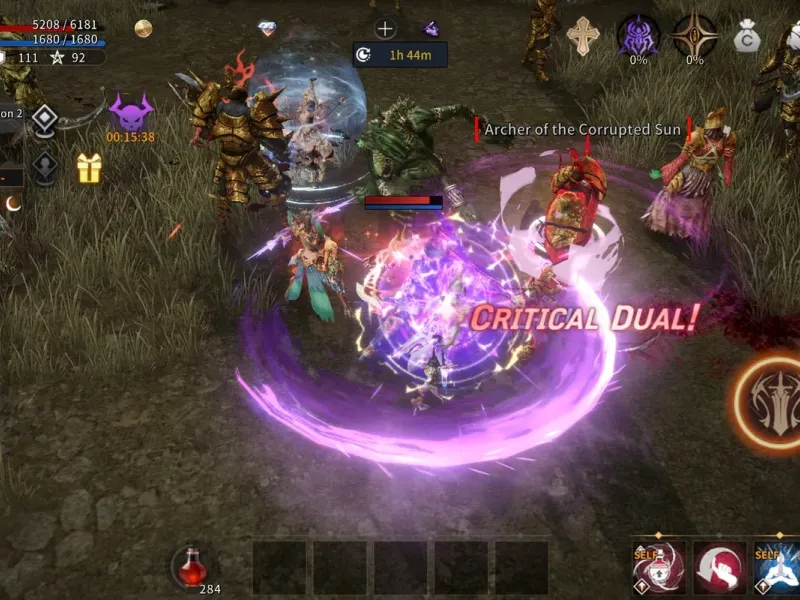Activate the self potion skill icon
The image size is (800, 600).
661,568
